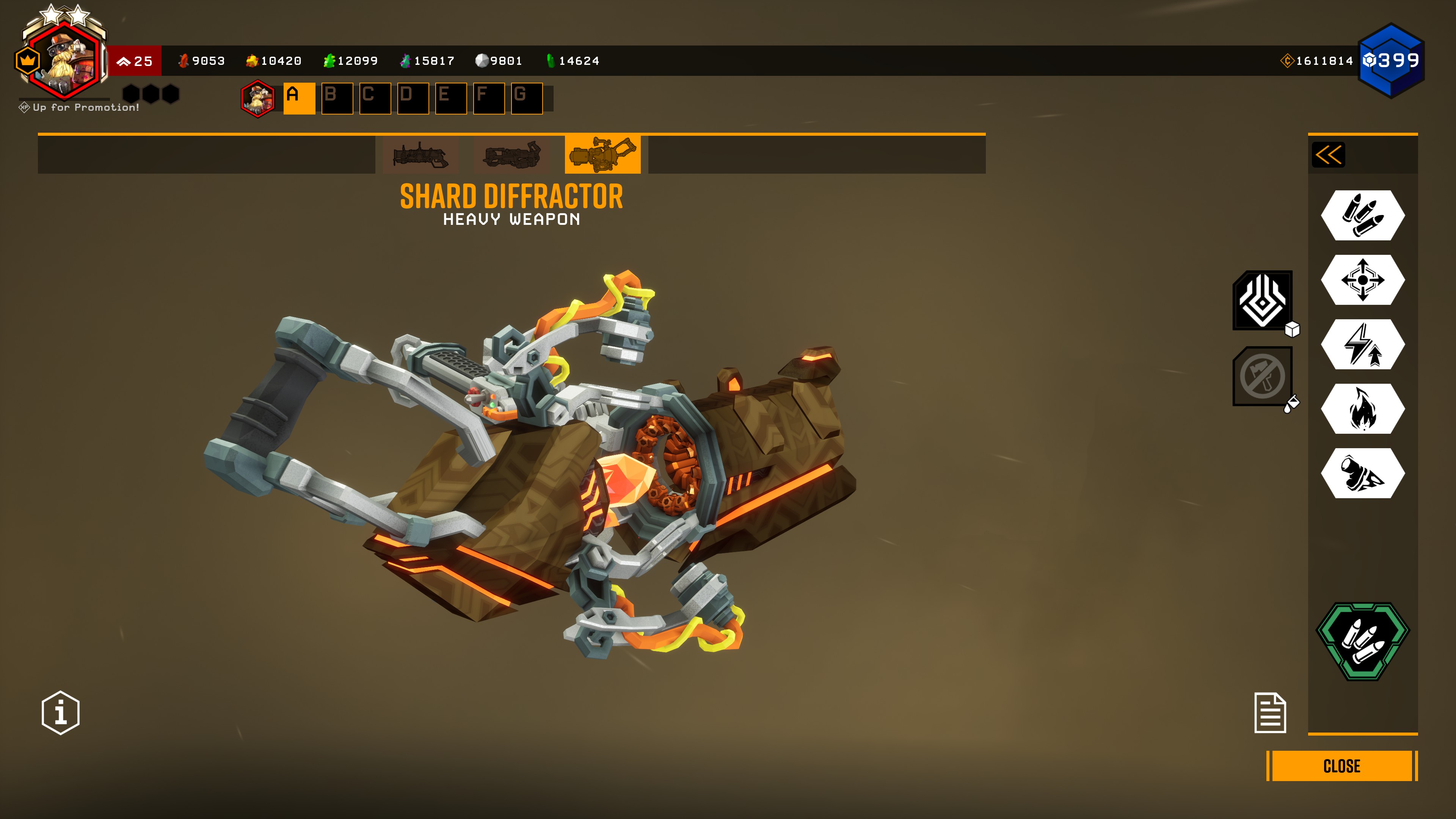
Task: Select loadout E
Action: coord(450,98)
